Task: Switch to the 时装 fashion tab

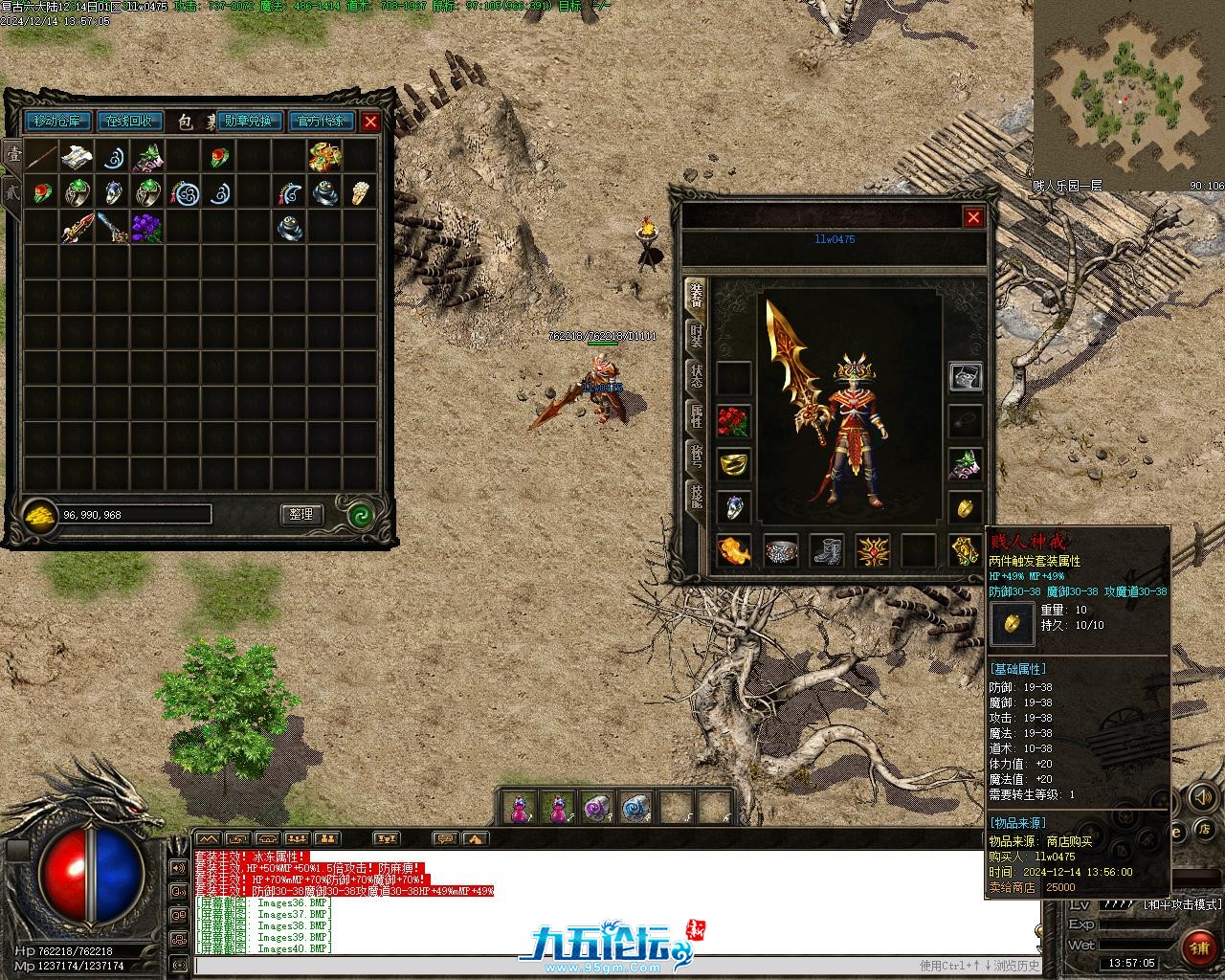Action: [x=696, y=335]
